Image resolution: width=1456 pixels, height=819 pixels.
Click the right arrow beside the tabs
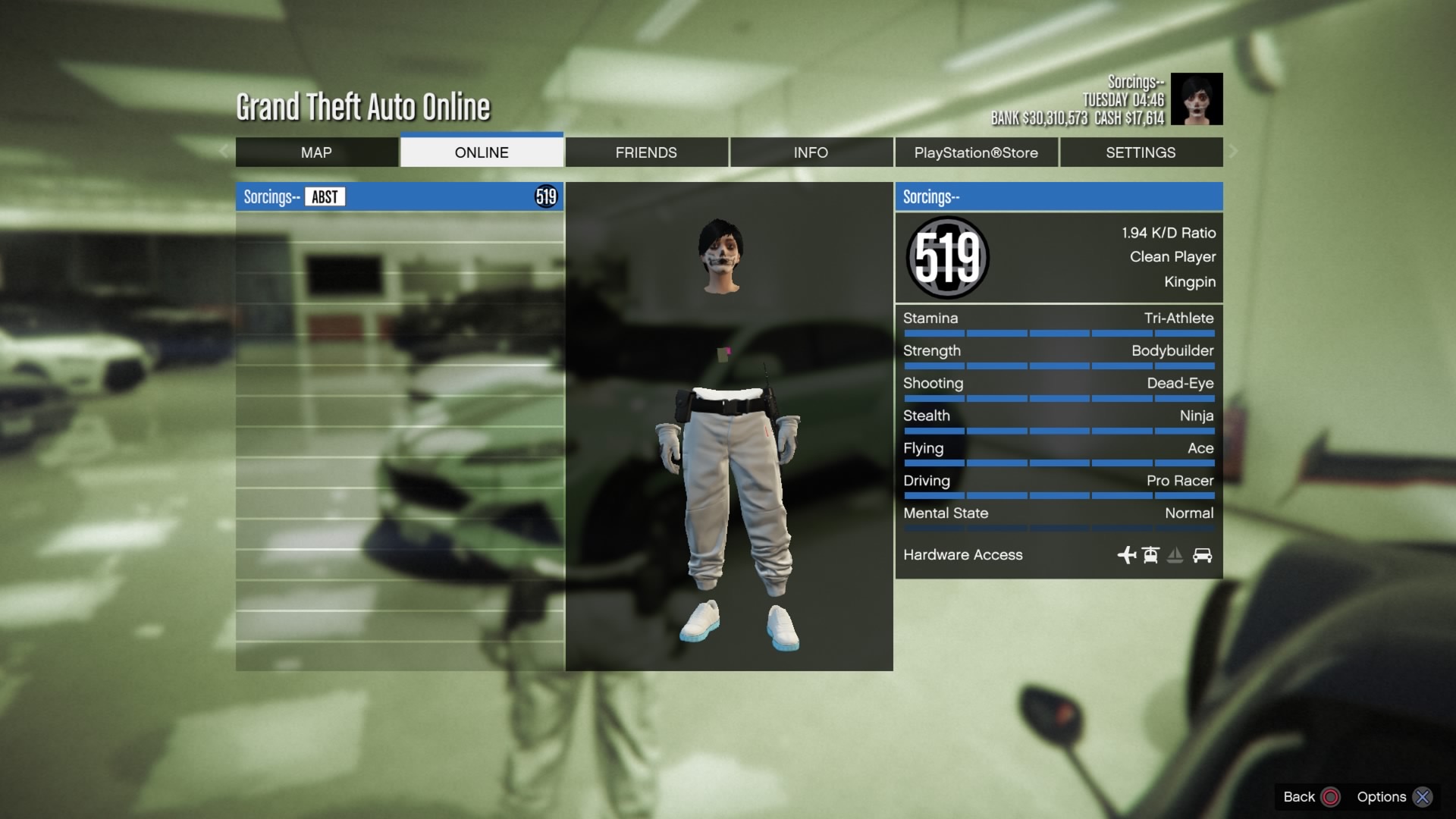[1234, 152]
